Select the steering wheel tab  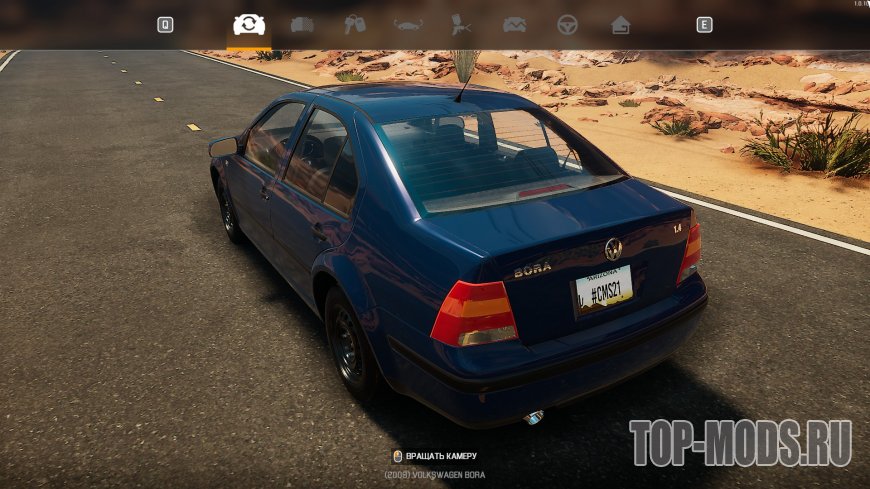[567, 25]
